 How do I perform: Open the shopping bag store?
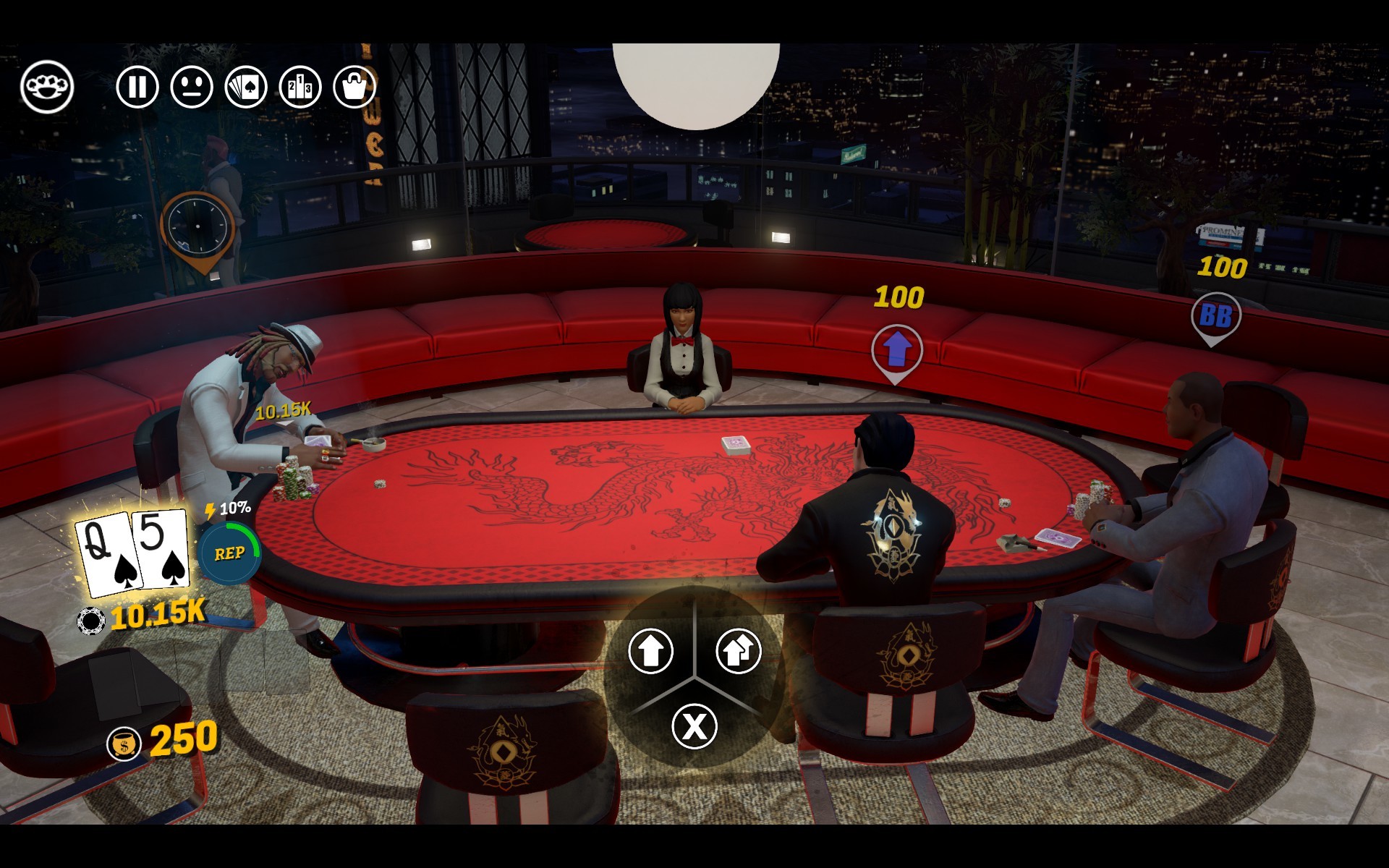click(x=354, y=87)
